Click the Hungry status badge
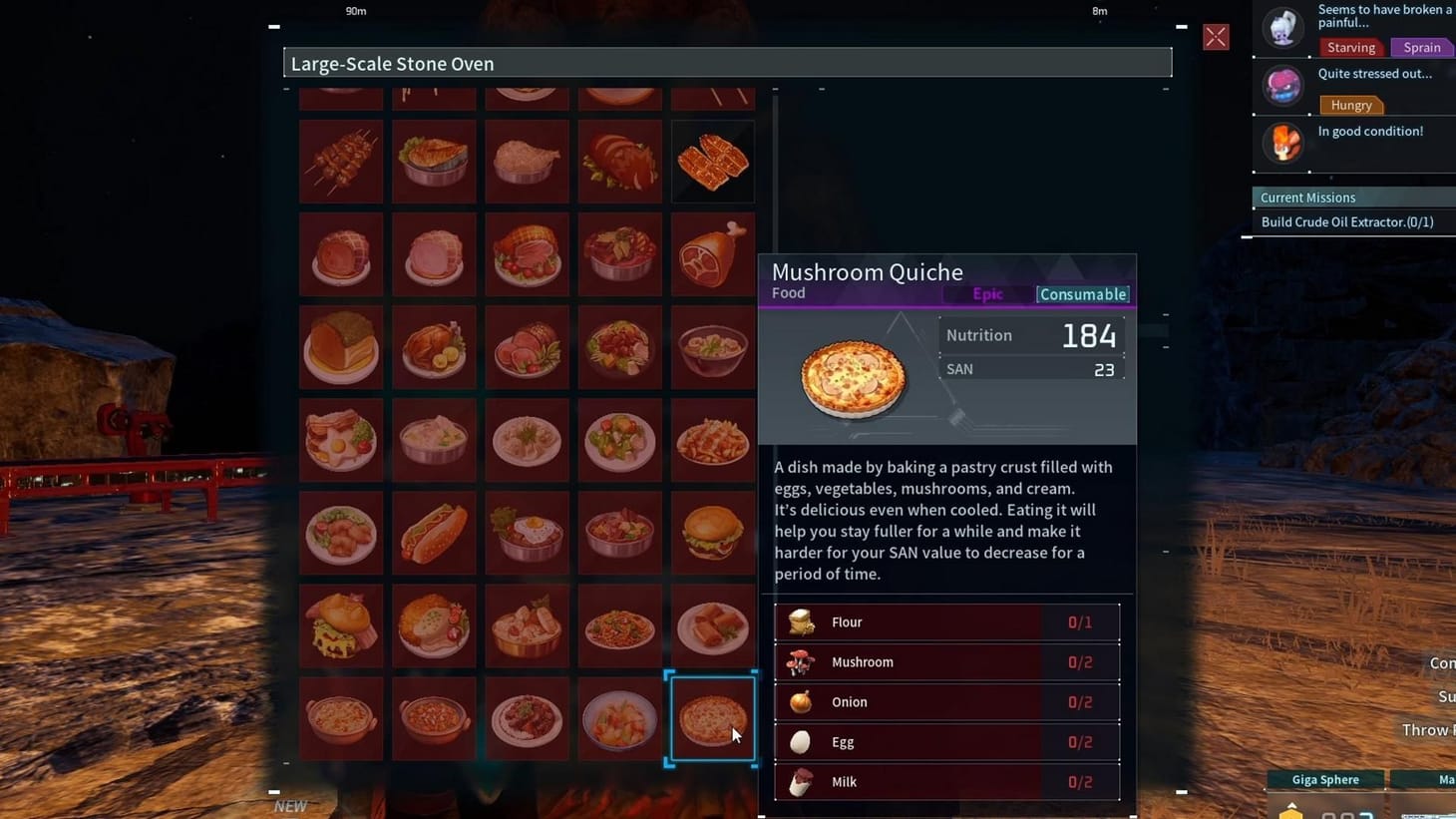This screenshot has height=819, width=1456. [1351, 105]
